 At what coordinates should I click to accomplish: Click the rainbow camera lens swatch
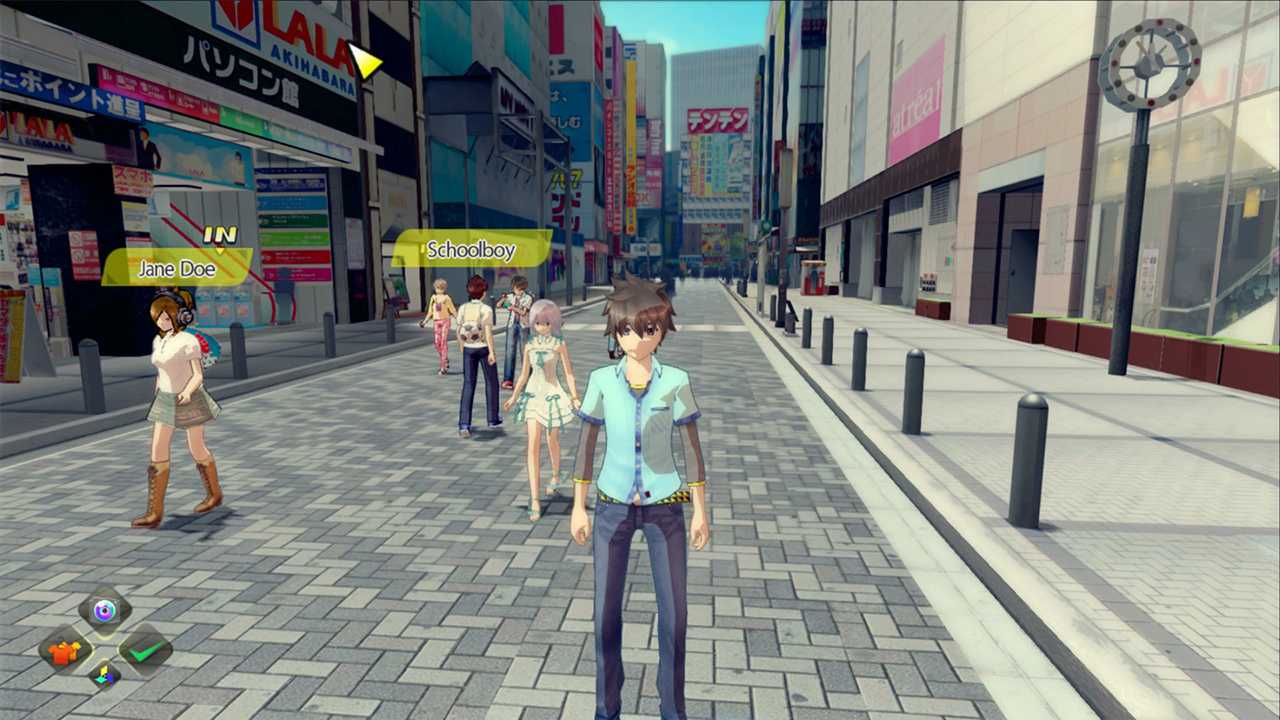(105, 608)
